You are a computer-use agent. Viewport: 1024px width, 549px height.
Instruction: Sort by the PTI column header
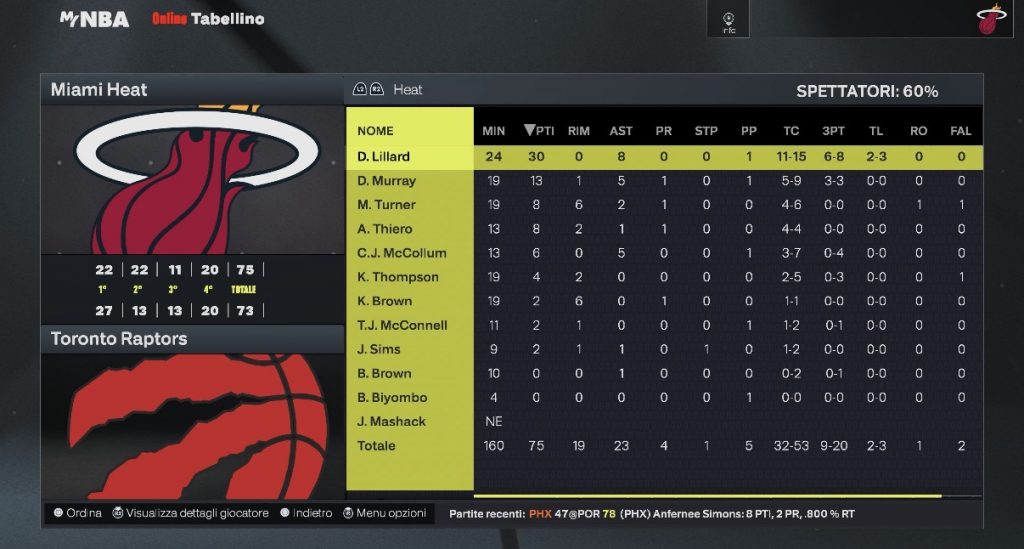coord(539,130)
